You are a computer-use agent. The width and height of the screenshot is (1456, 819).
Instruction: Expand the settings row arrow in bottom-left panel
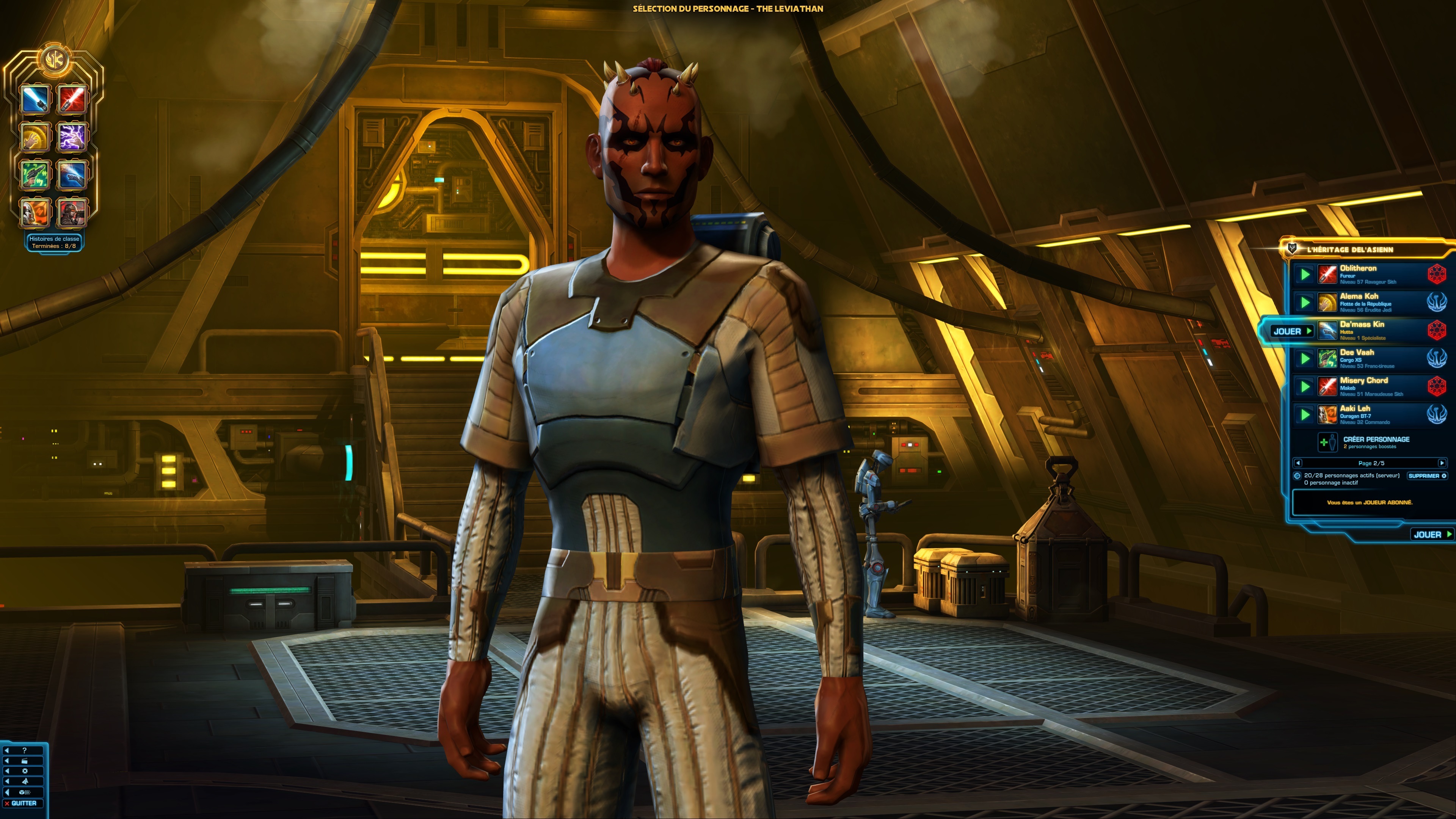7,772
